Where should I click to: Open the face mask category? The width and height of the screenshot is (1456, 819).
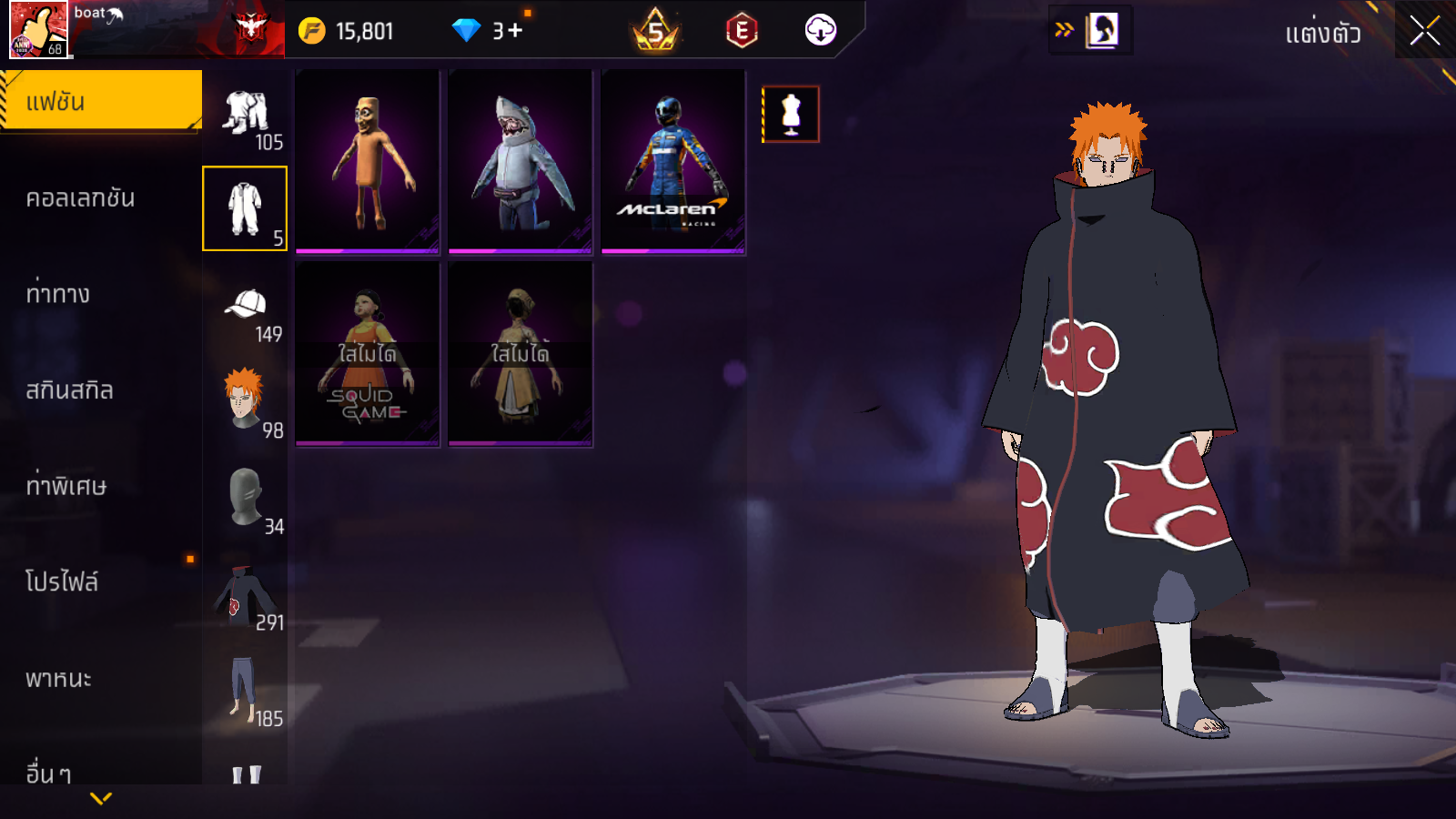[246, 498]
